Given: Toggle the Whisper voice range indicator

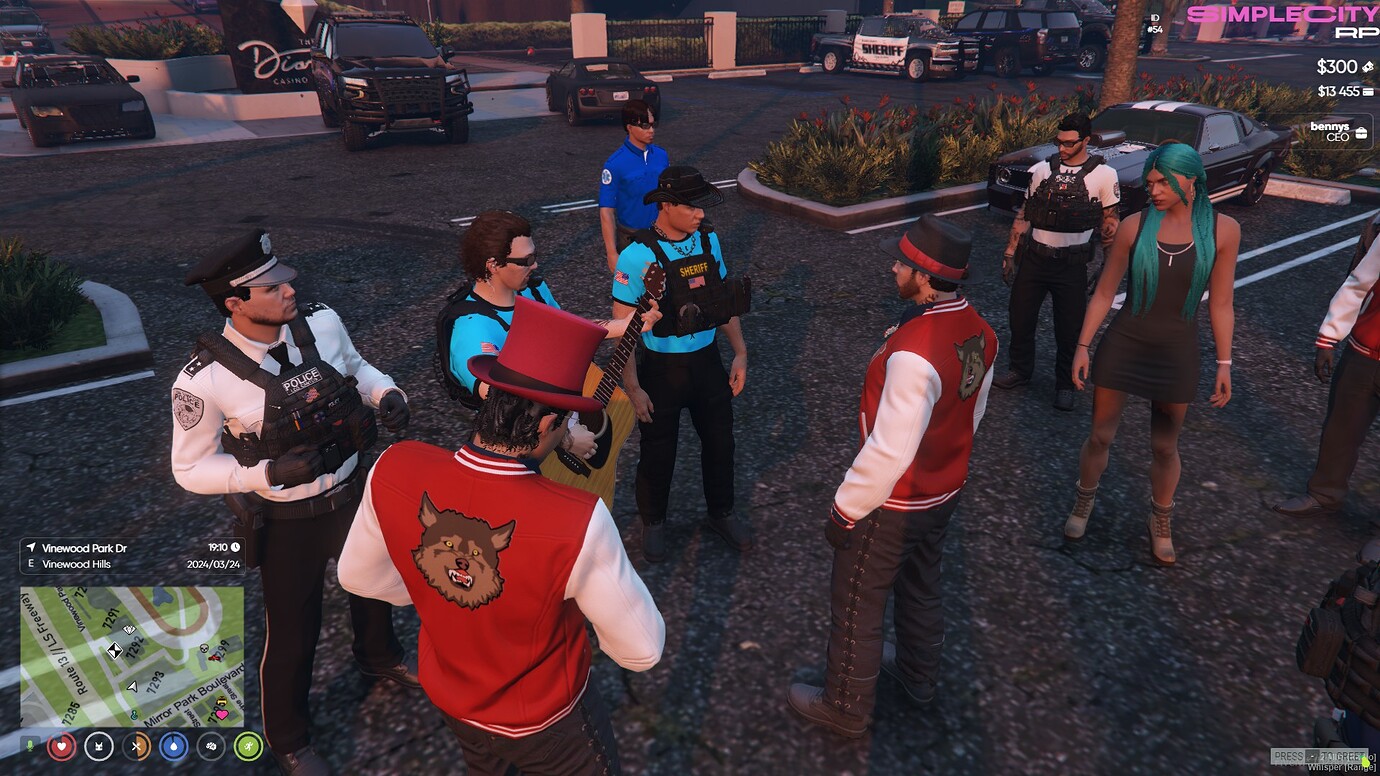Looking at the screenshot, I should pyautogui.click(x=1344, y=765).
